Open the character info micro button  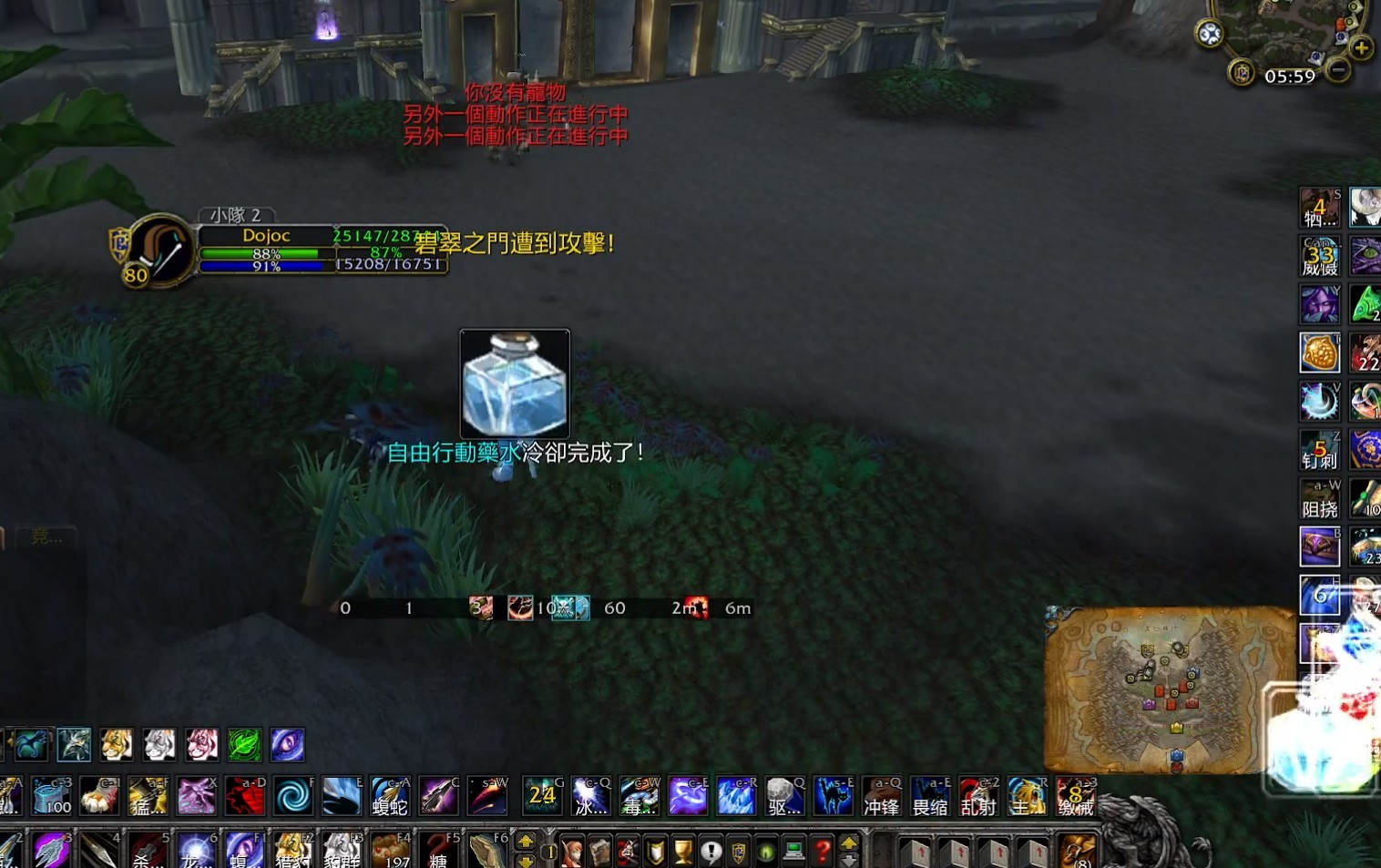pyautogui.click(x=572, y=852)
